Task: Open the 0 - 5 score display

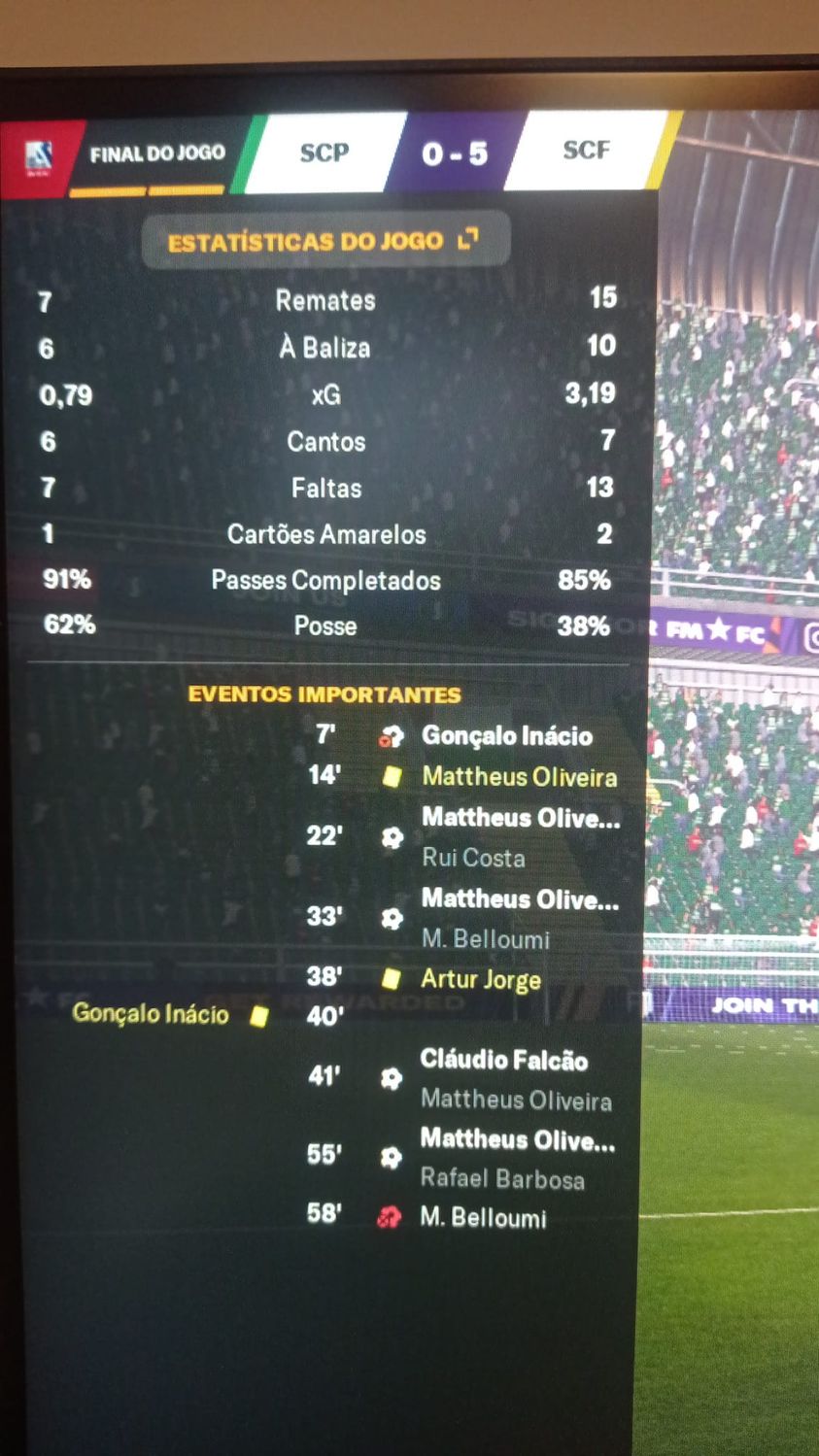Action: [455, 153]
